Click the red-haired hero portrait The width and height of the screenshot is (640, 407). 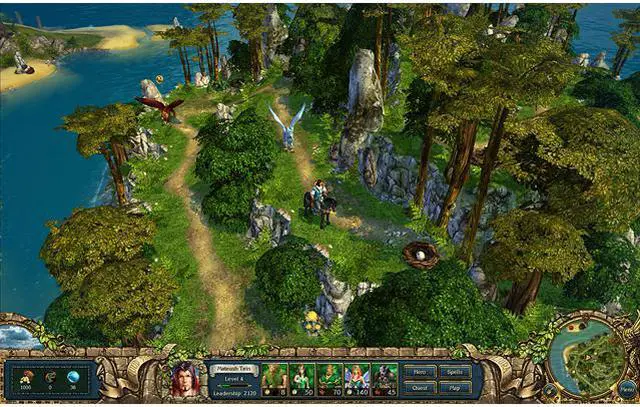(185, 380)
